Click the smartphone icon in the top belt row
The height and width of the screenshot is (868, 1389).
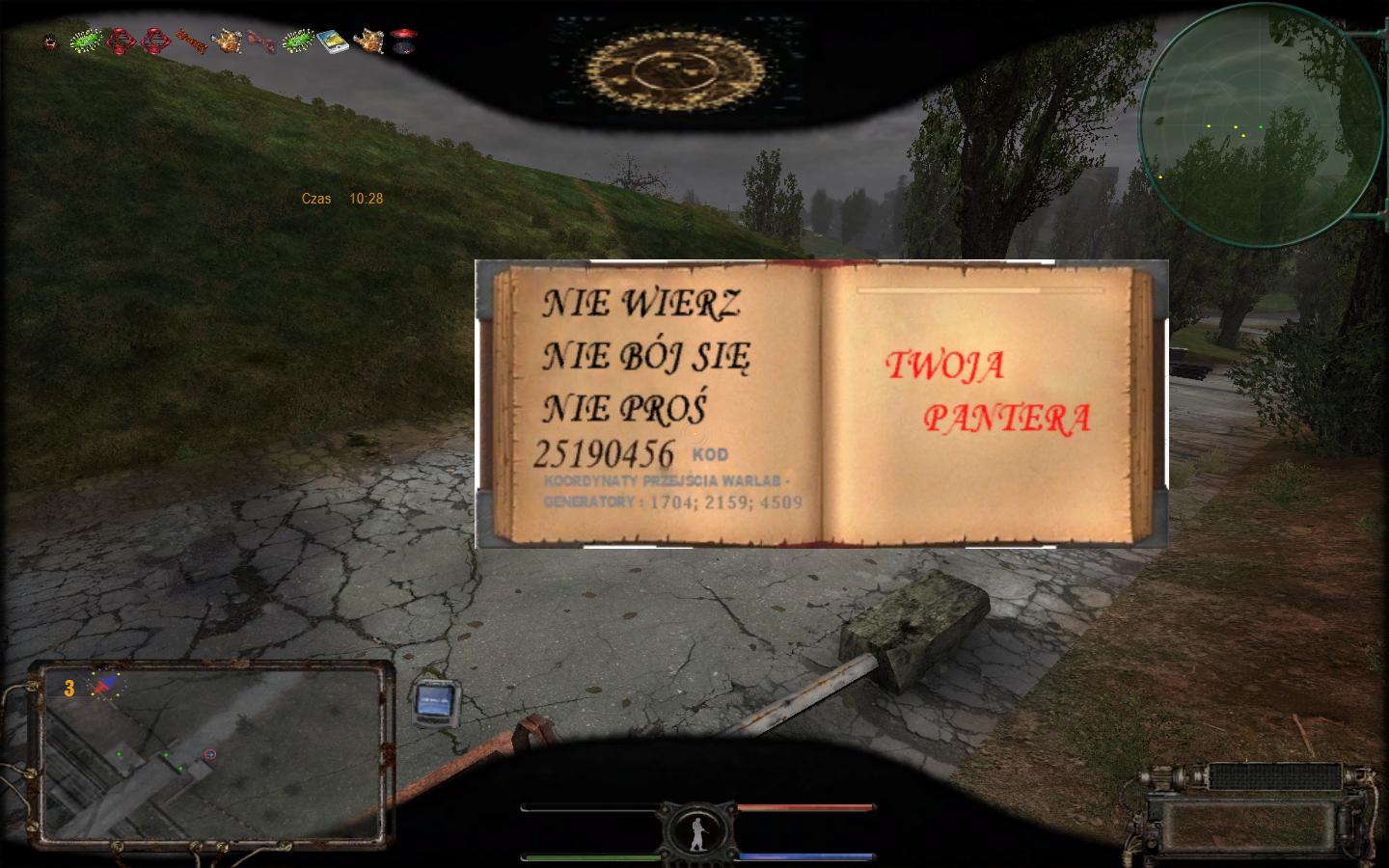[x=333, y=42]
